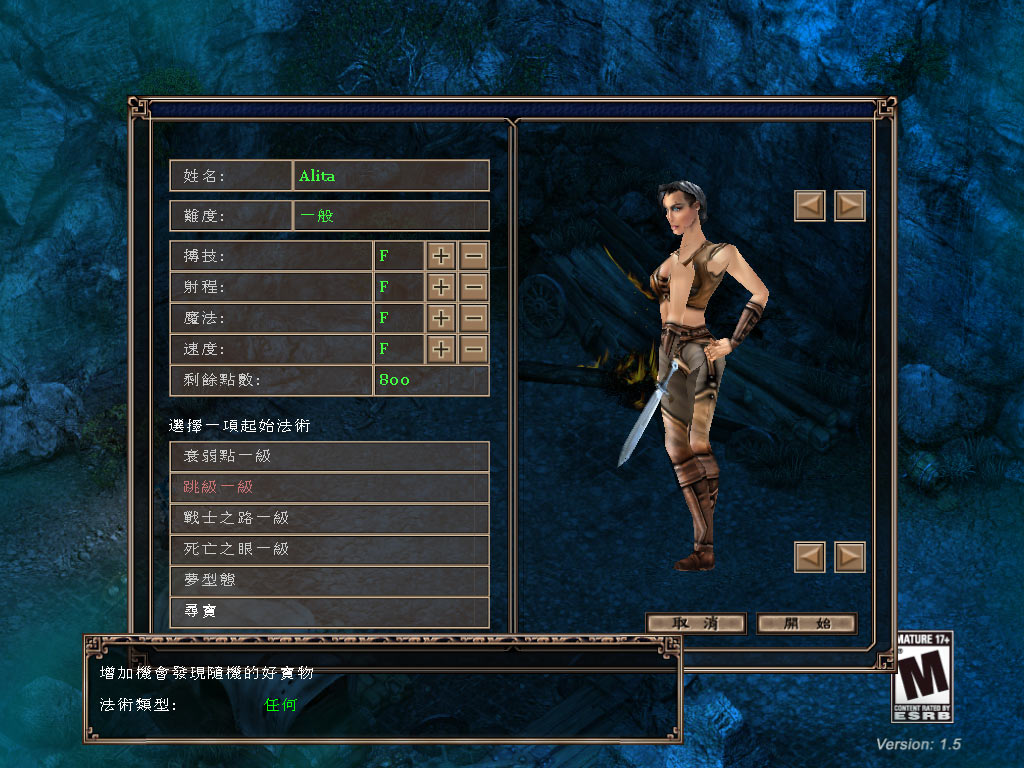Remove a point from 魔法
The image size is (1024, 768).
click(x=474, y=318)
